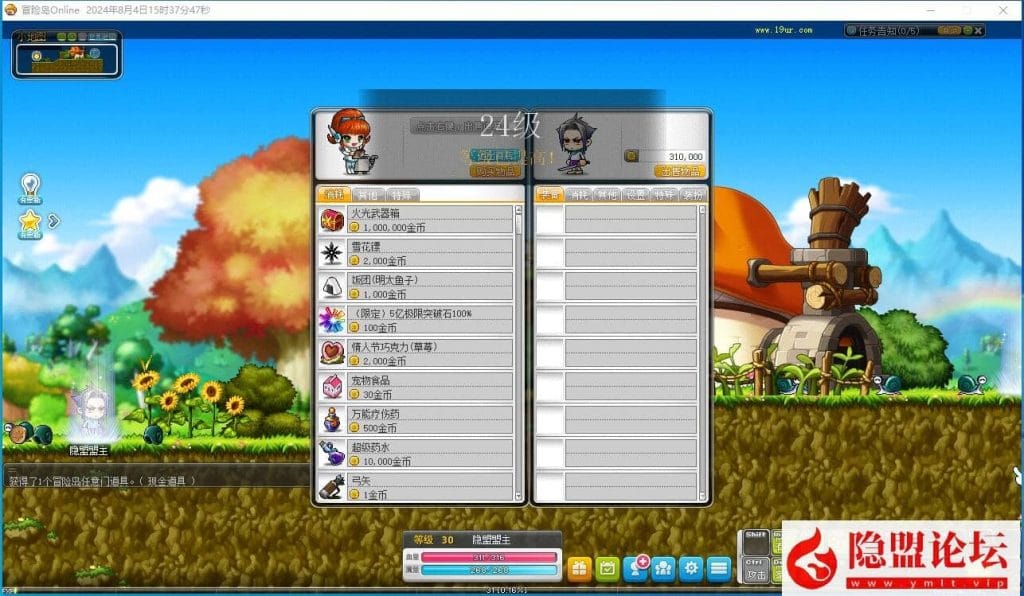Select the 弓矢 arrows item

pos(418,487)
